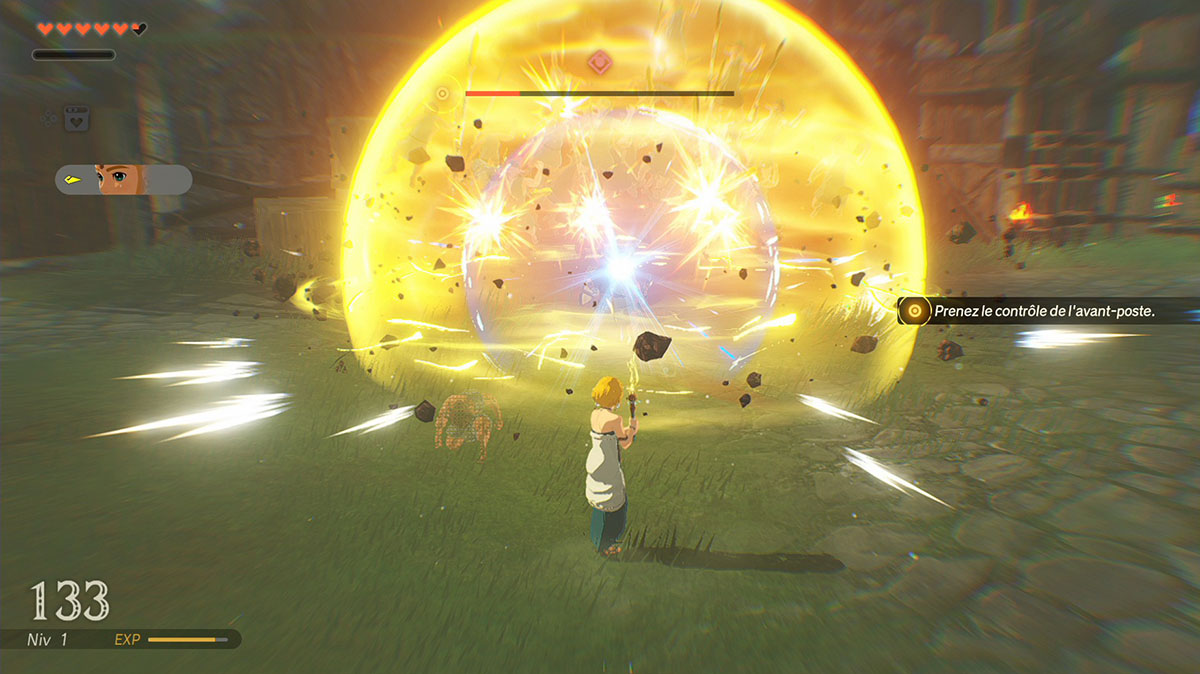Screen dimensions: 1200x674
Task: Click the dimmed heart item icon
Action: pos(76,120)
